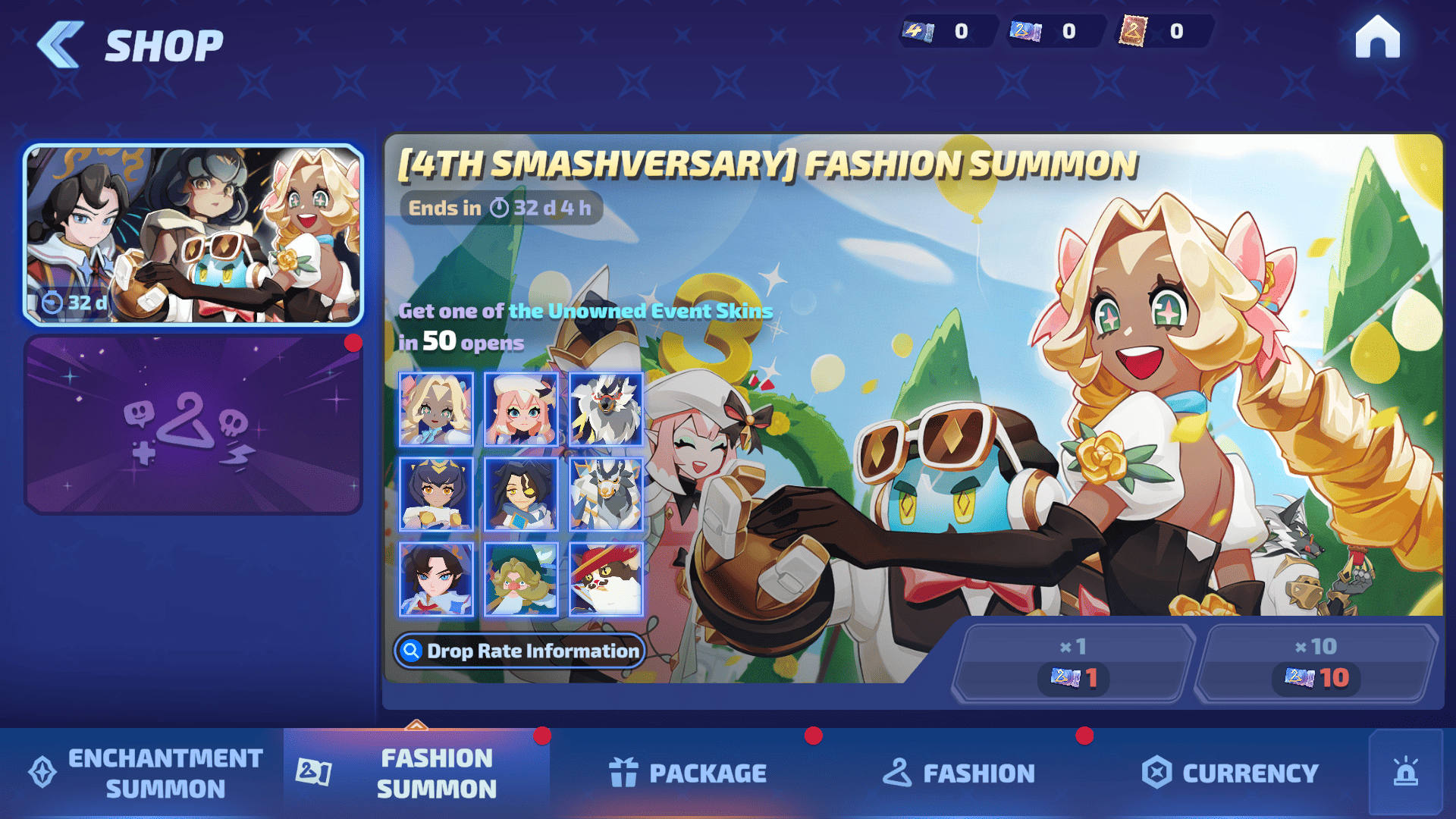Inspect the eyepatch character skin
This screenshot has height=819, width=1456.
click(521, 494)
